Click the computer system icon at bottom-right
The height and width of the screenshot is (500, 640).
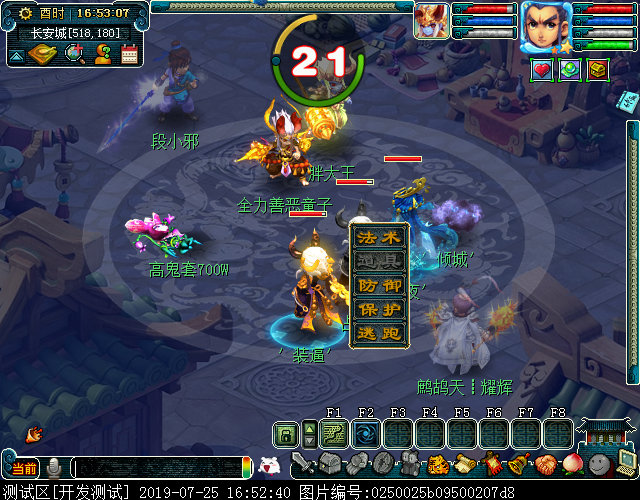627,463
